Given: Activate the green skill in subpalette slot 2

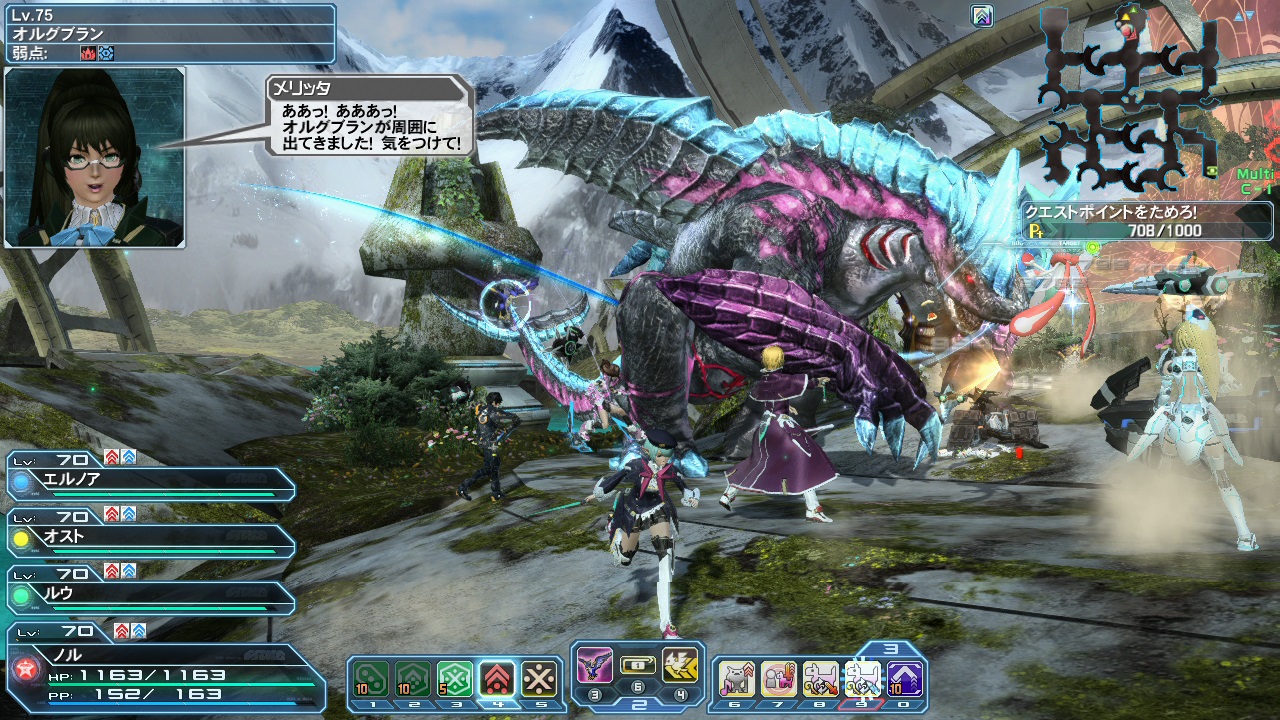Looking at the screenshot, I should point(412,679).
